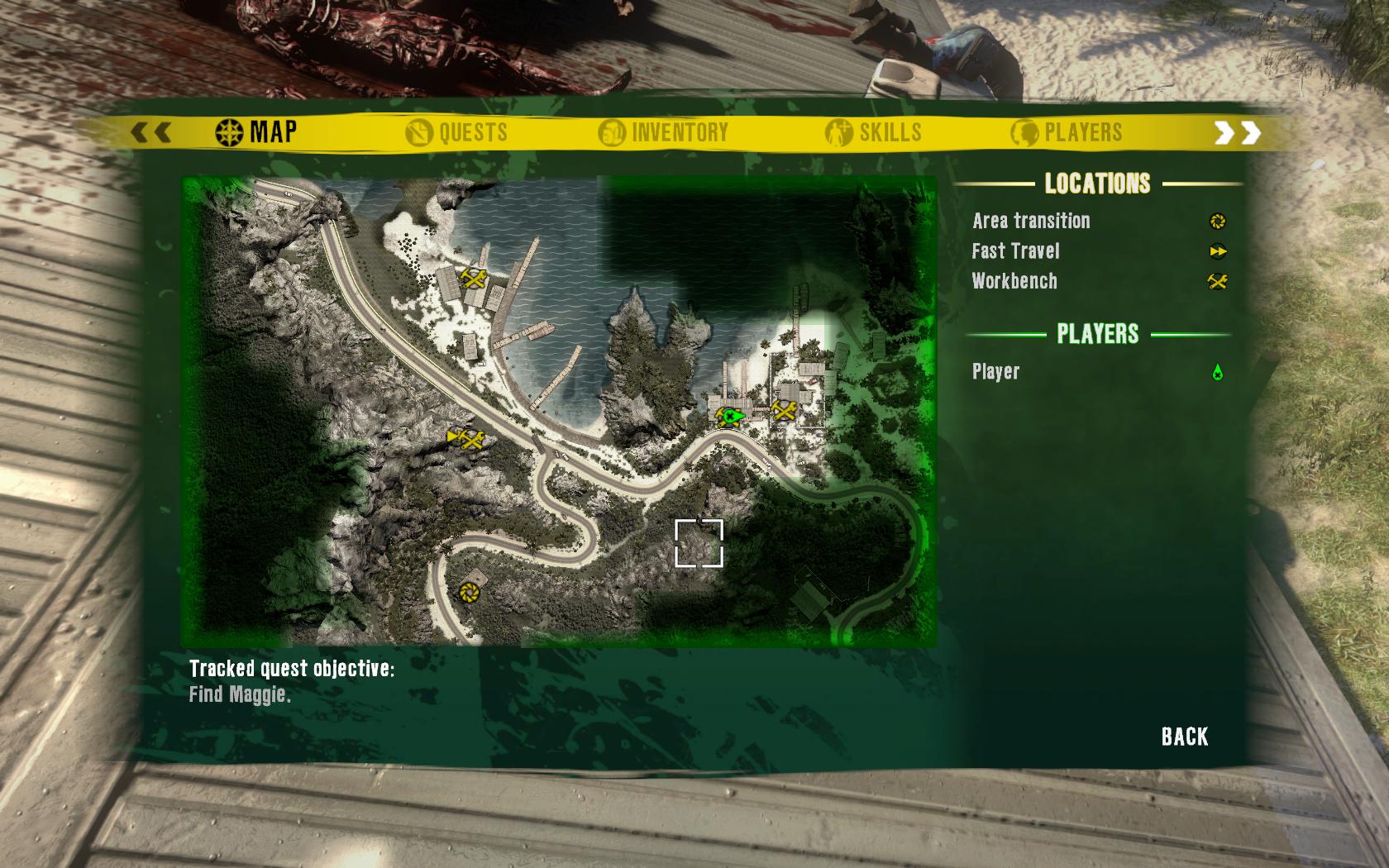Select the Workbench legend entry
Screen dimensions: 1389x868
(1014, 281)
